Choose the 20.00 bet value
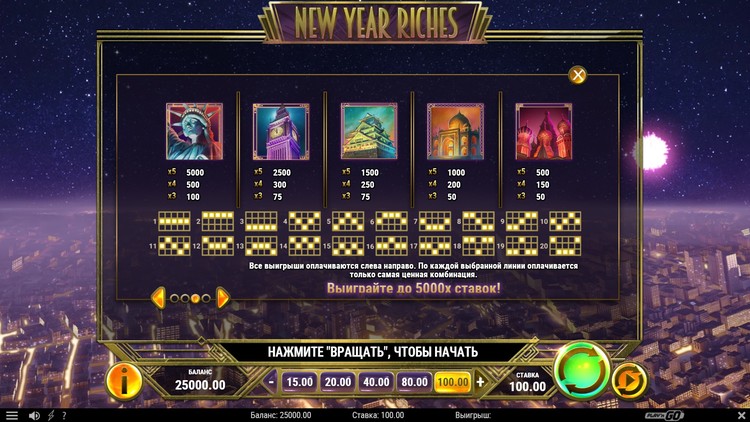 point(337,381)
